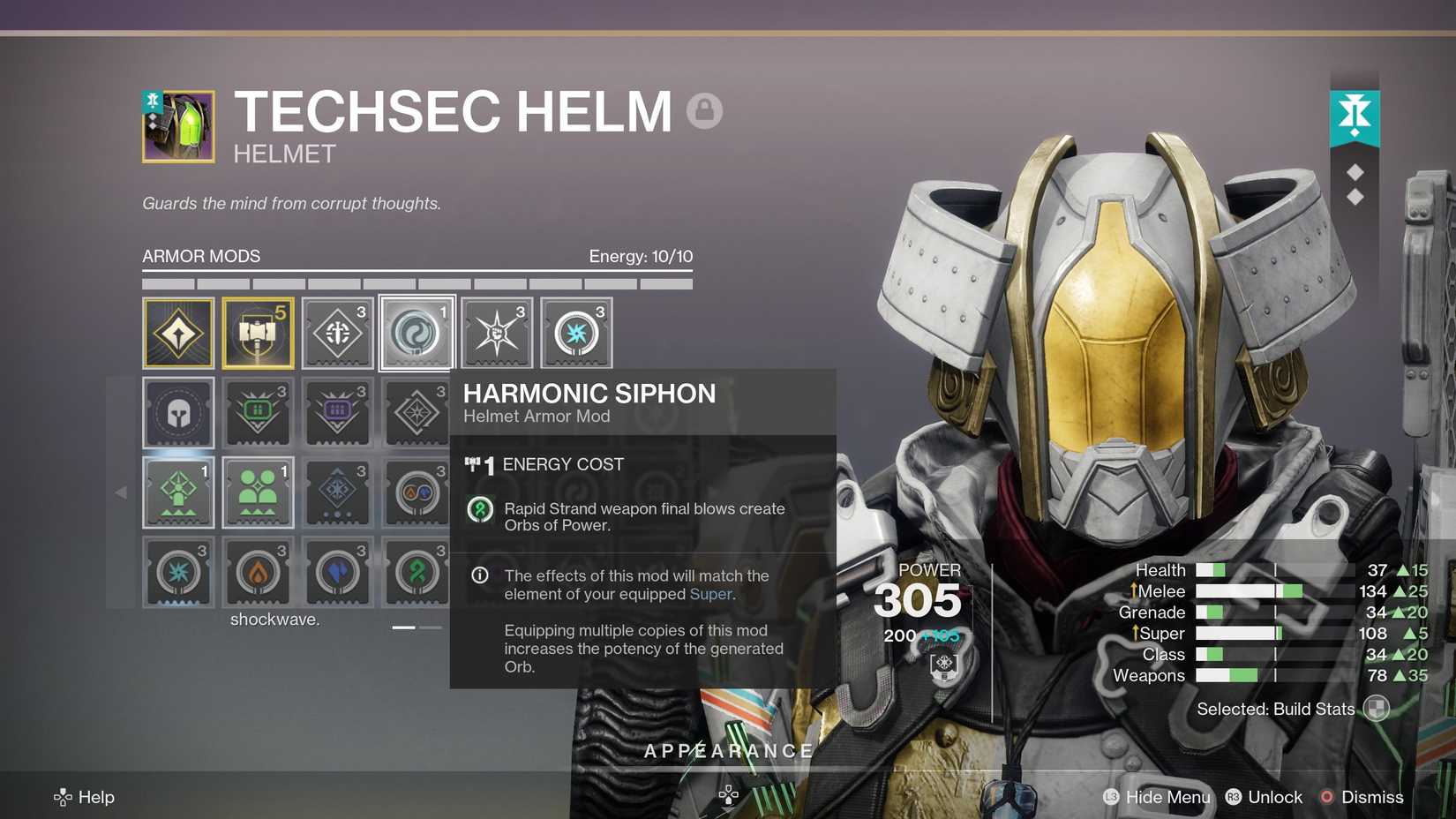Switch Selected view from Build Stats
1456x819 pixels.
1374,708
